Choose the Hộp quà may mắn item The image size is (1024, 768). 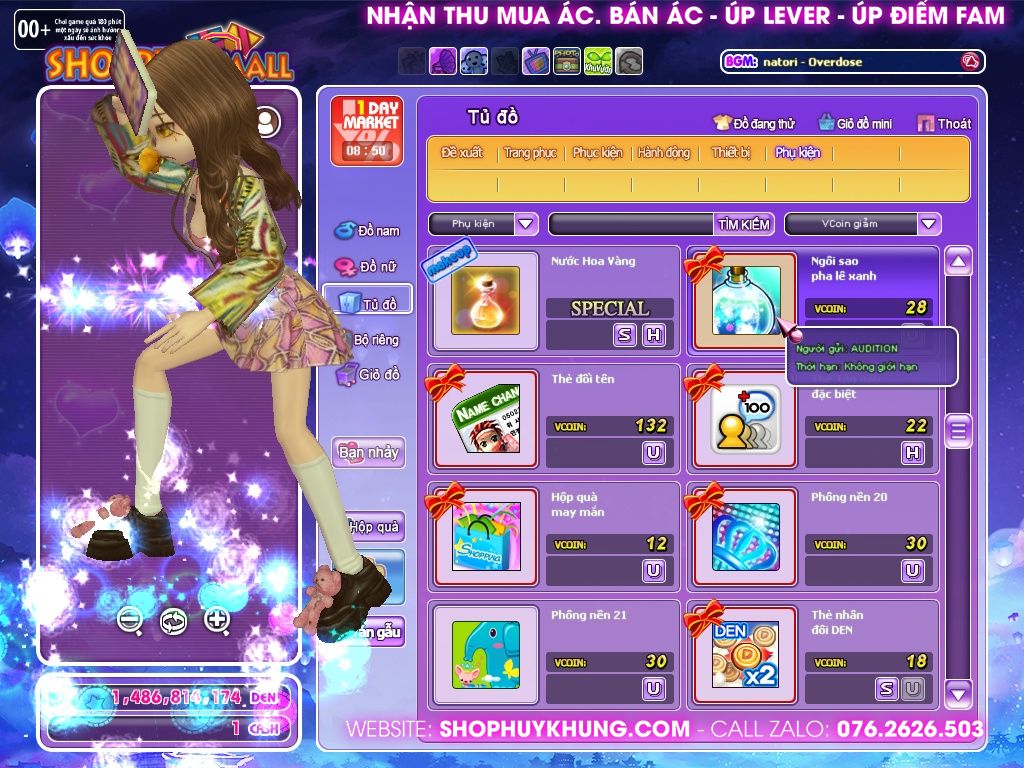[x=486, y=536]
